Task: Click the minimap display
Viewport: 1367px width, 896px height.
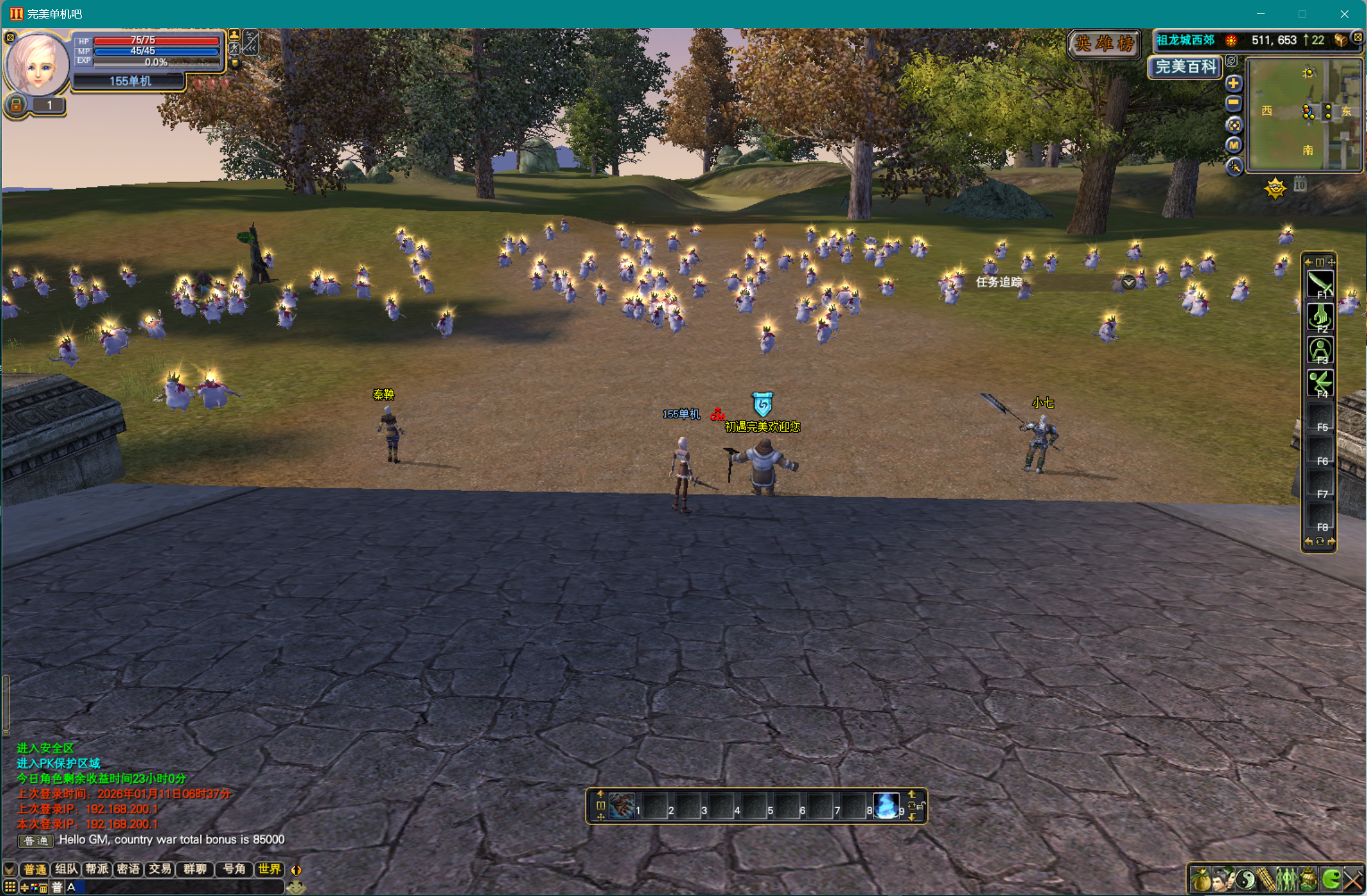Action: pyautogui.click(x=1306, y=115)
